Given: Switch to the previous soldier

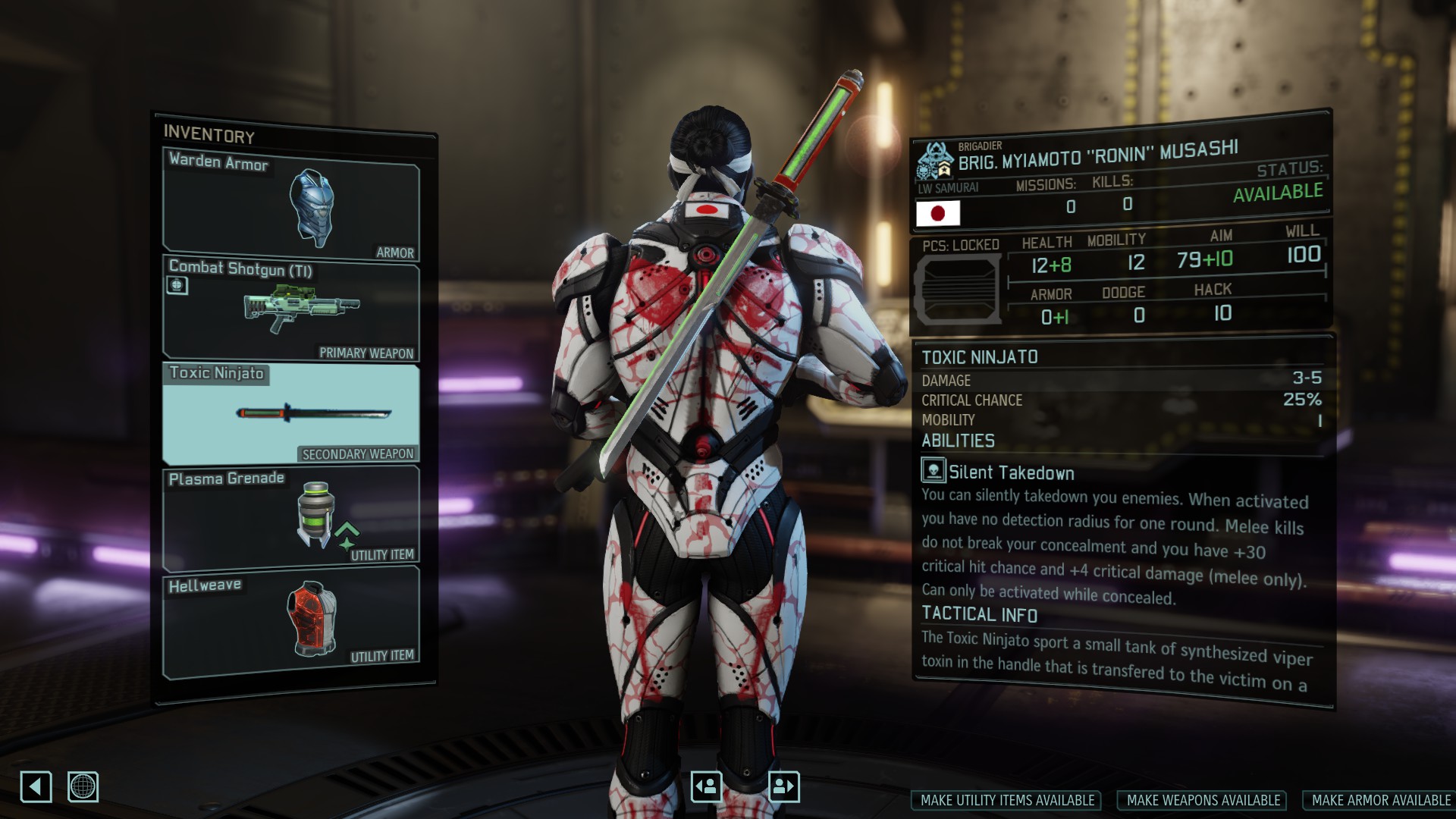Looking at the screenshot, I should tap(706, 786).
